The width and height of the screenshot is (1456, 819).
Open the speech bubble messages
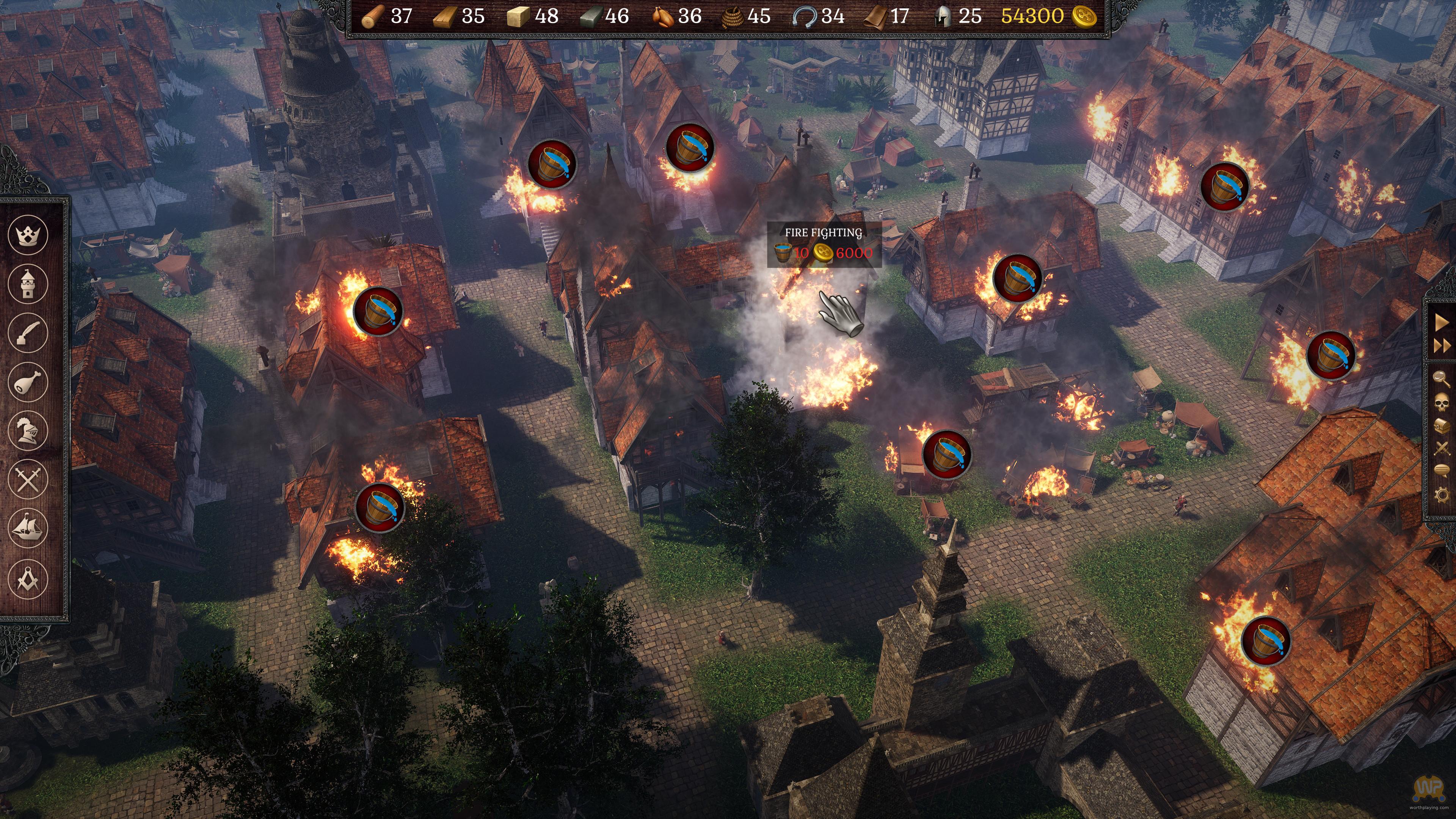point(1442,470)
